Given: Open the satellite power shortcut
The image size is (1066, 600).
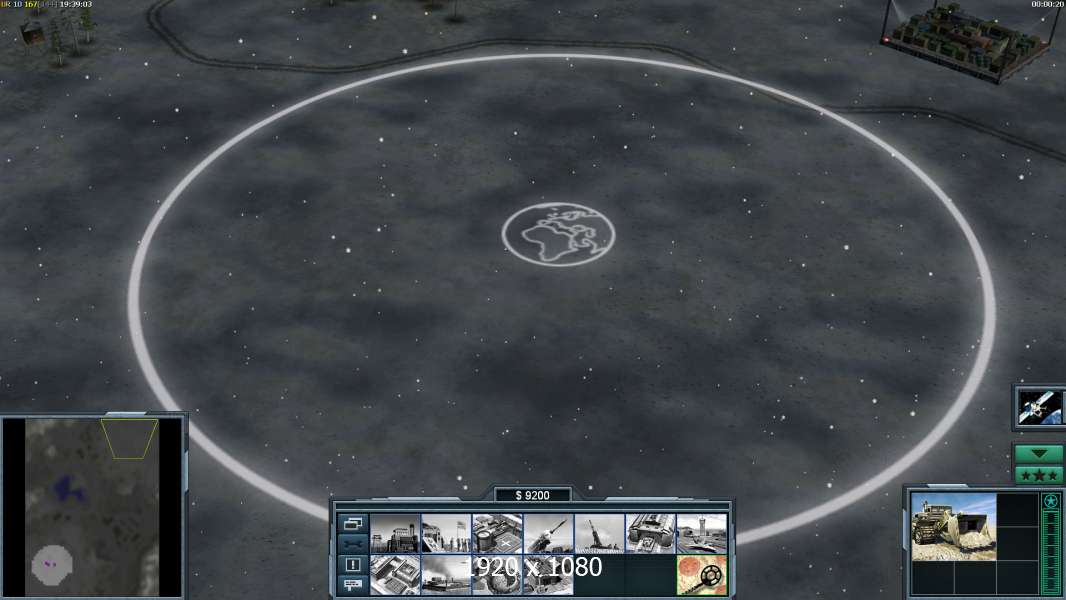Looking at the screenshot, I should click(x=1039, y=406).
